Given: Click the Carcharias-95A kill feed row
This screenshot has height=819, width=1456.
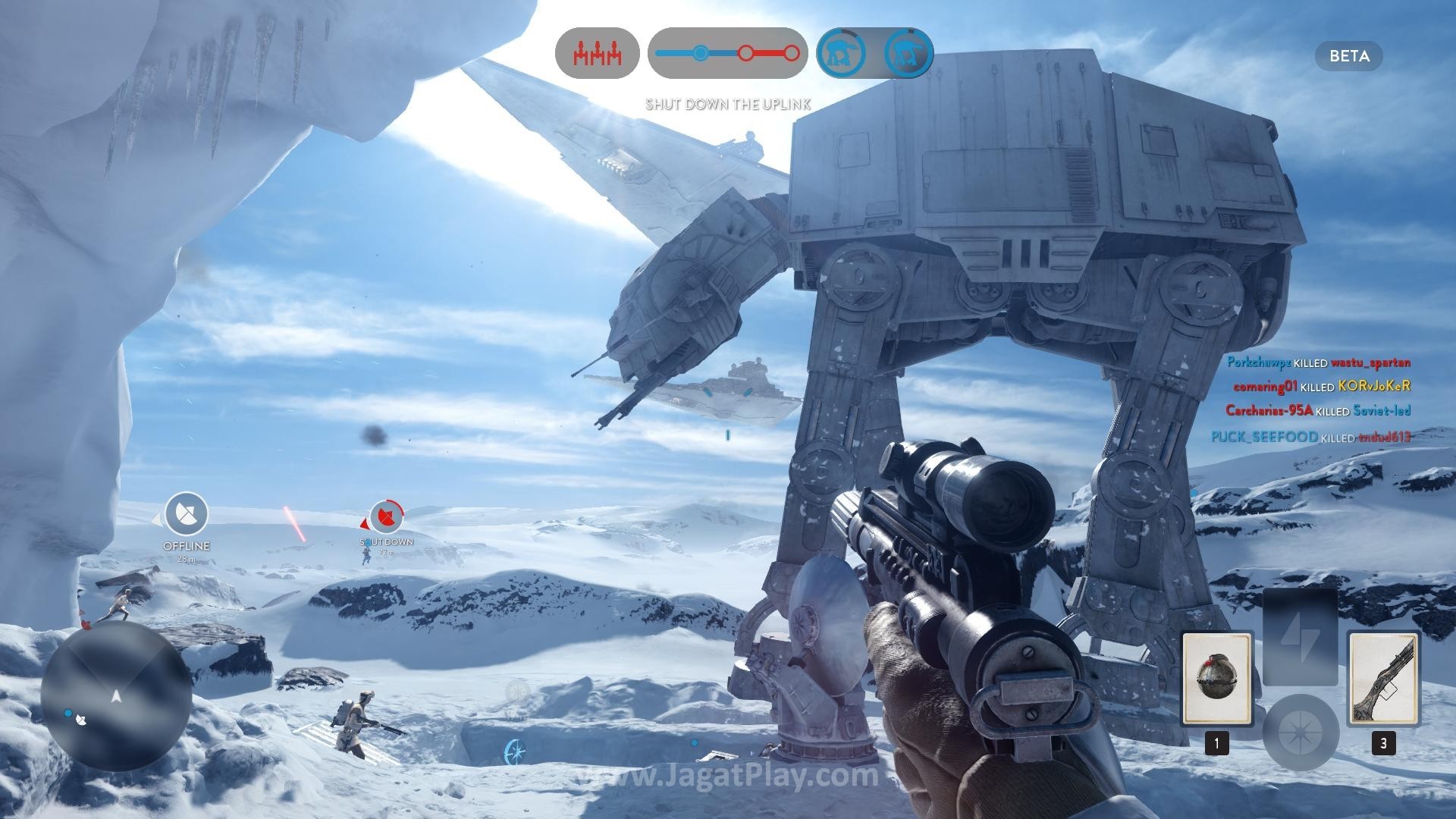Looking at the screenshot, I should (1318, 410).
